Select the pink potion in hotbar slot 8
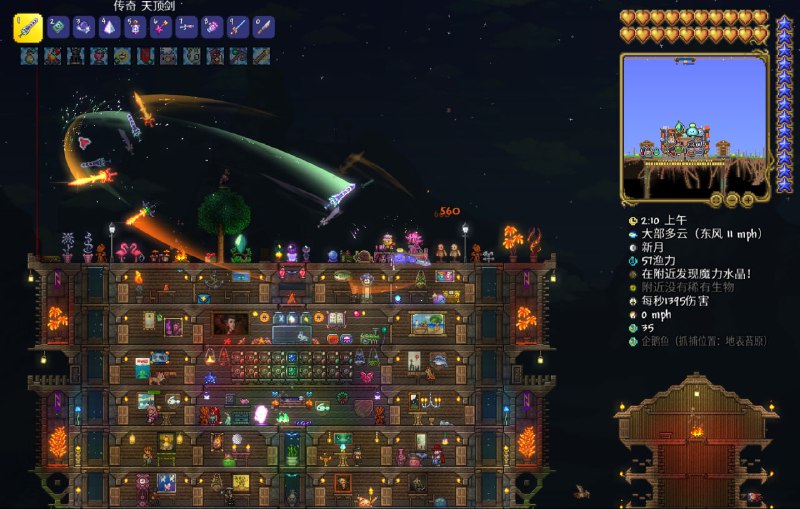This screenshot has height=509, width=800. (212, 28)
